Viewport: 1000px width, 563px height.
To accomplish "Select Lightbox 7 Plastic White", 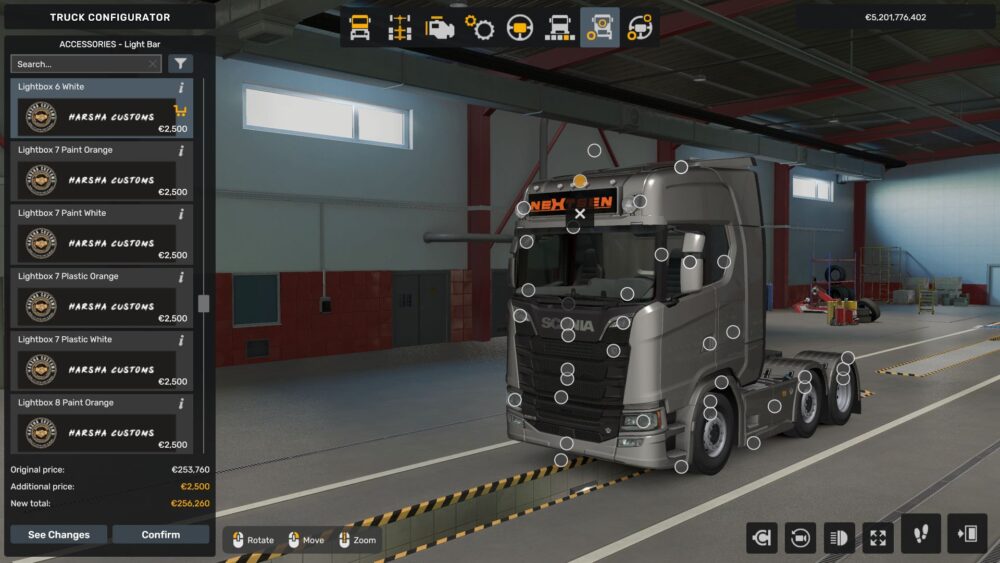I will pos(98,360).
